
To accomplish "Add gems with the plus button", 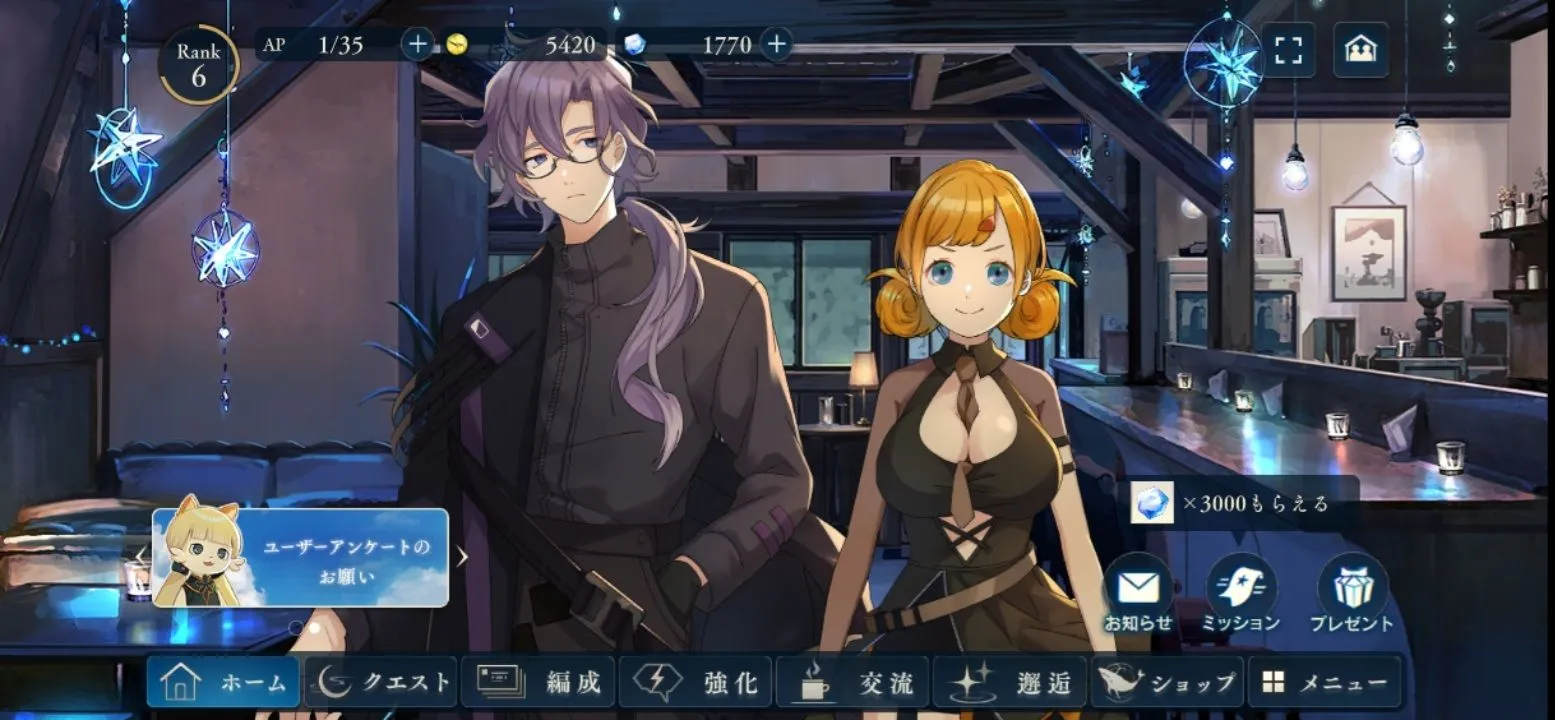I will pos(776,44).
